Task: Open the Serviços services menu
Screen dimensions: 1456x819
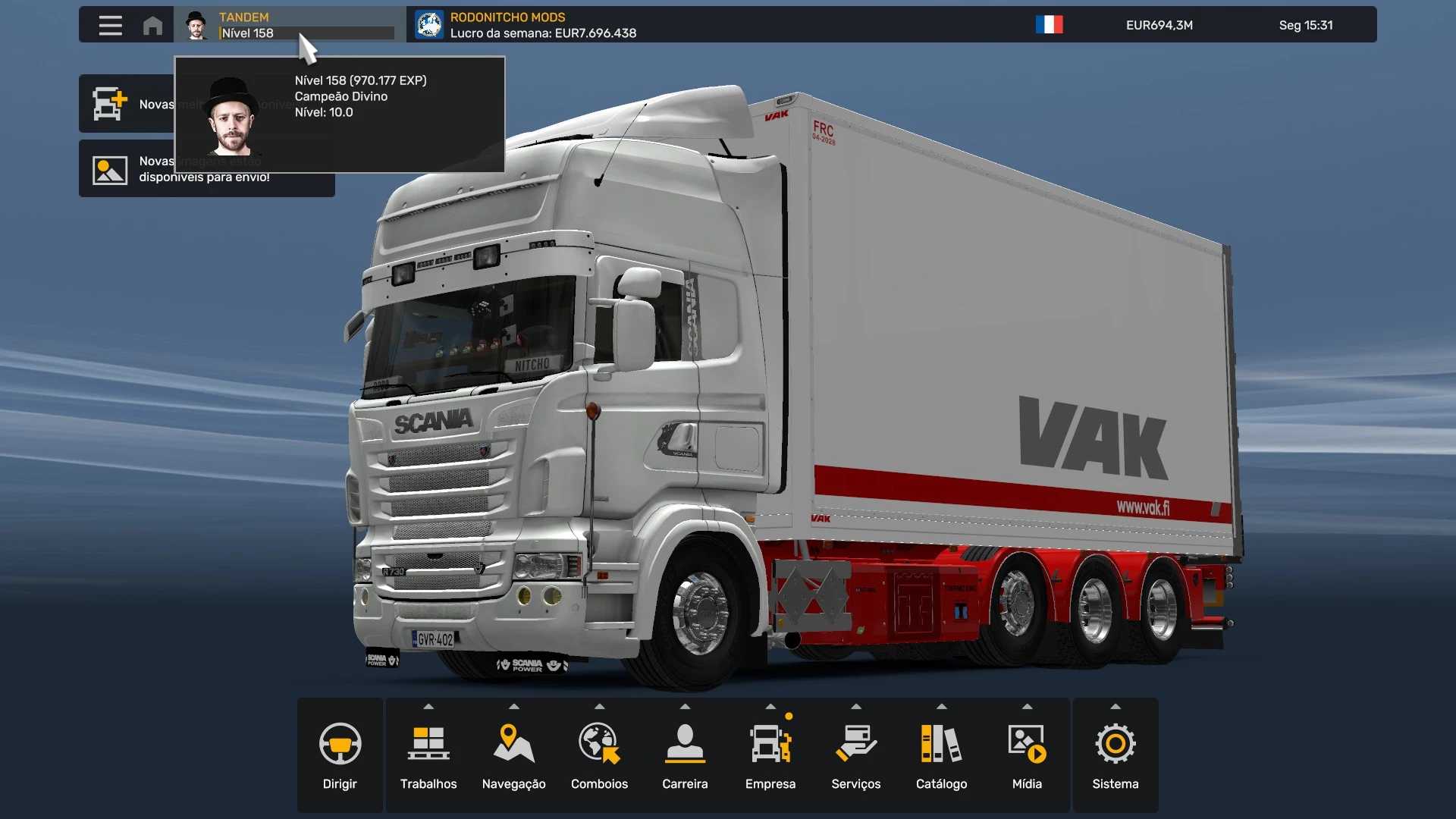Action: coord(856,755)
